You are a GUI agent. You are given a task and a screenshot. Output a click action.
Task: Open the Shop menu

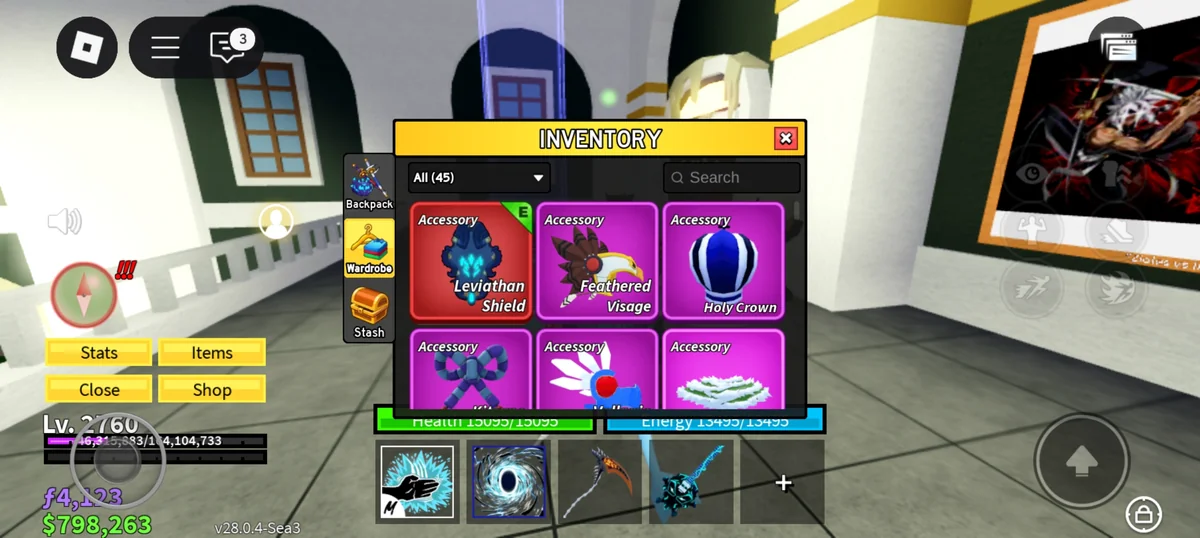pos(212,390)
